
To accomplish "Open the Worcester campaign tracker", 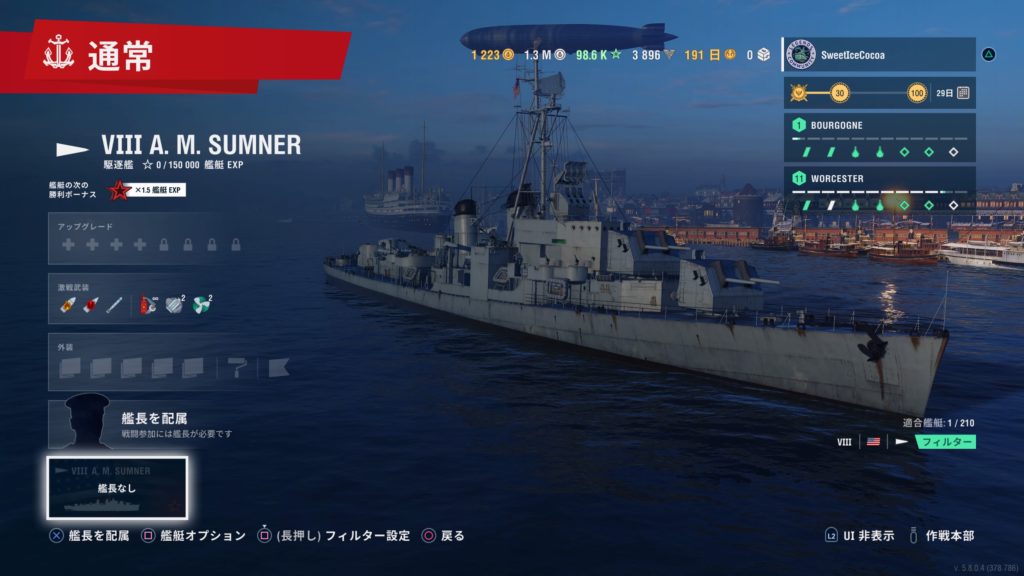I will coord(878,192).
